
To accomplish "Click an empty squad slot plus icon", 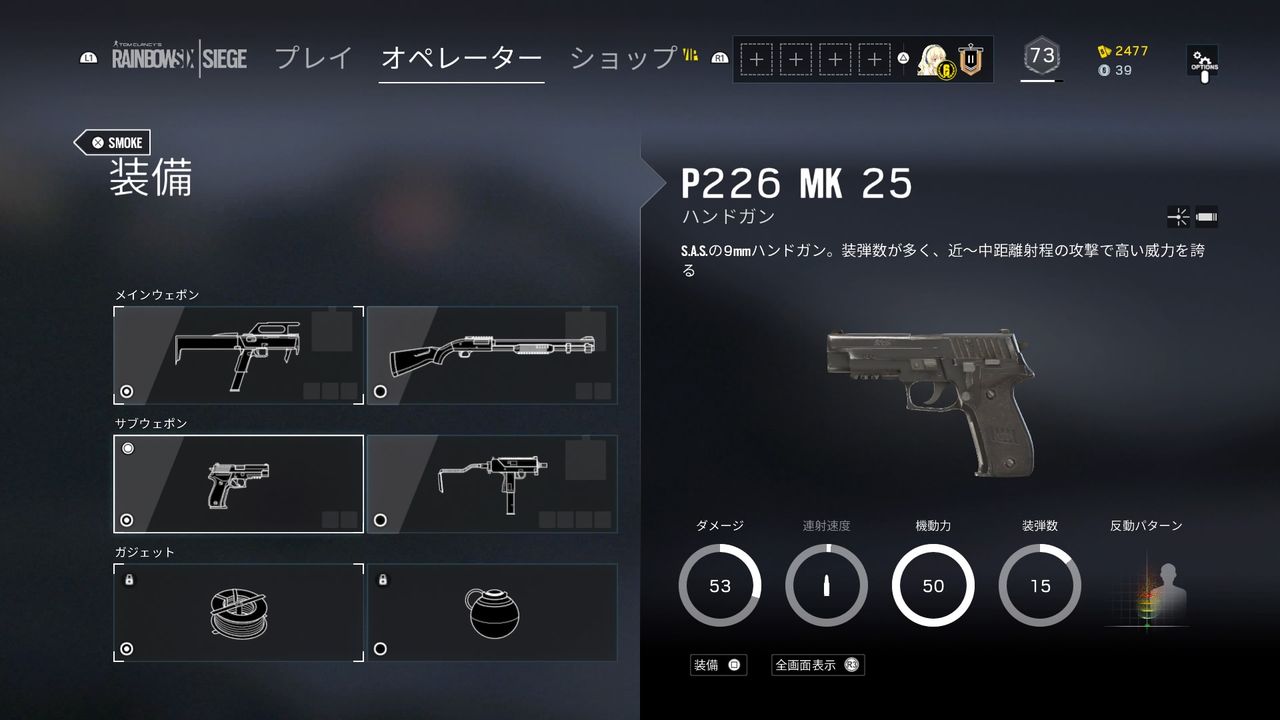I will click(x=757, y=60).
